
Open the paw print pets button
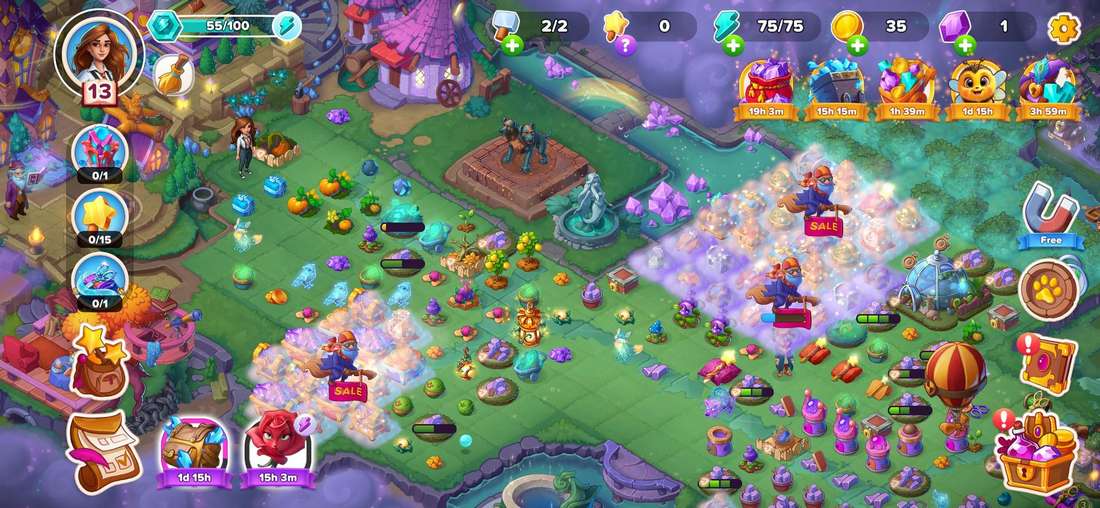(x=1048, y=289)
